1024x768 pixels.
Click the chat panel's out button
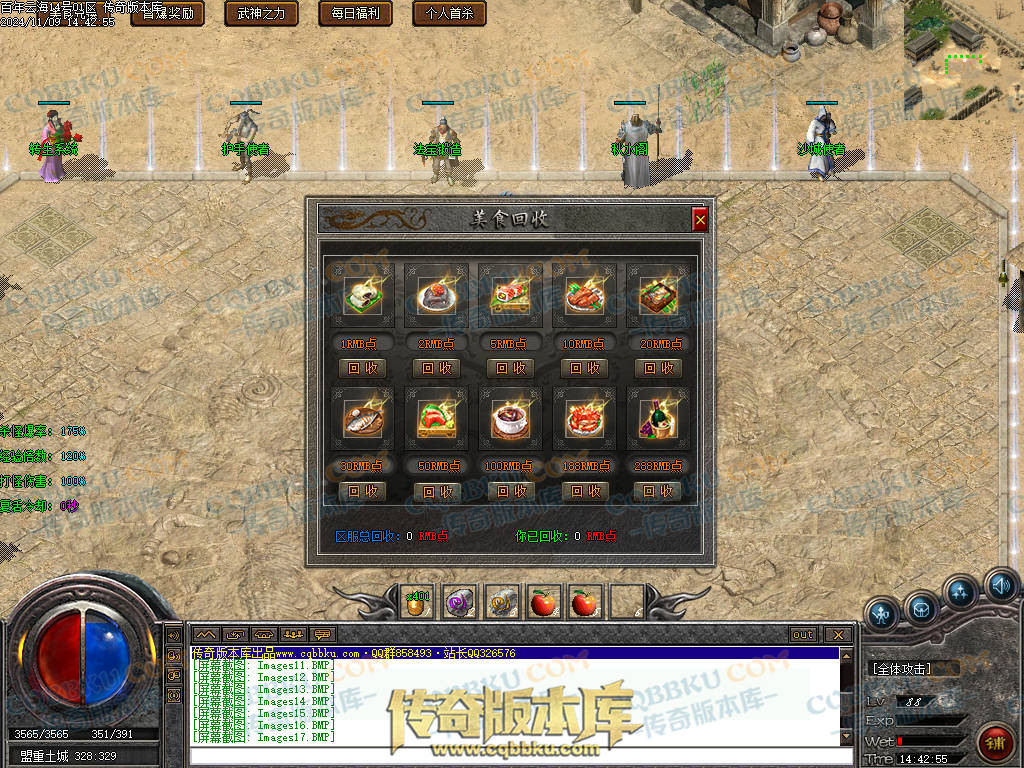click(803, 635)
